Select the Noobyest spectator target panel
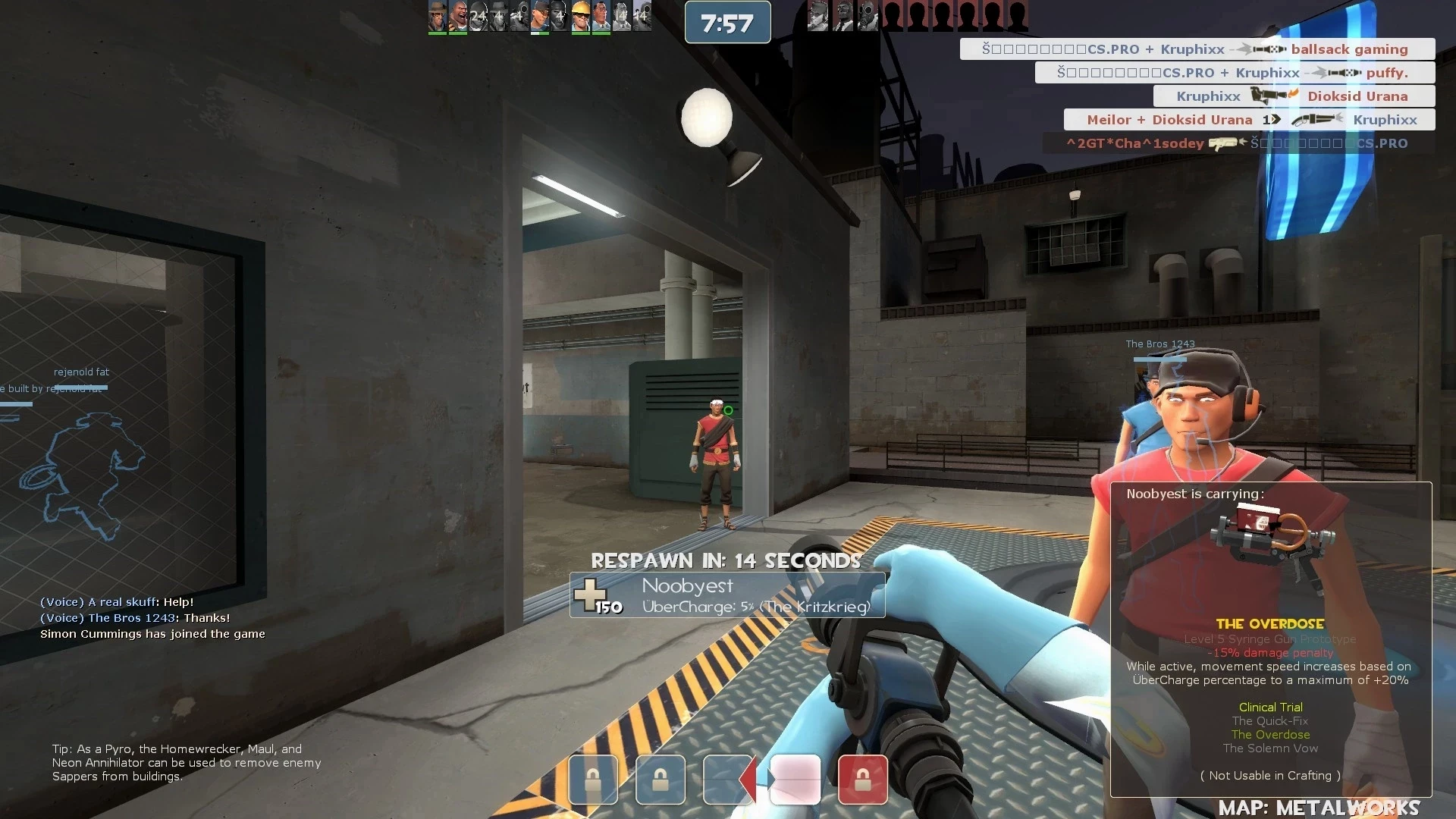Viewport: 1456px width, 819px height. click(x=726, y=595)
